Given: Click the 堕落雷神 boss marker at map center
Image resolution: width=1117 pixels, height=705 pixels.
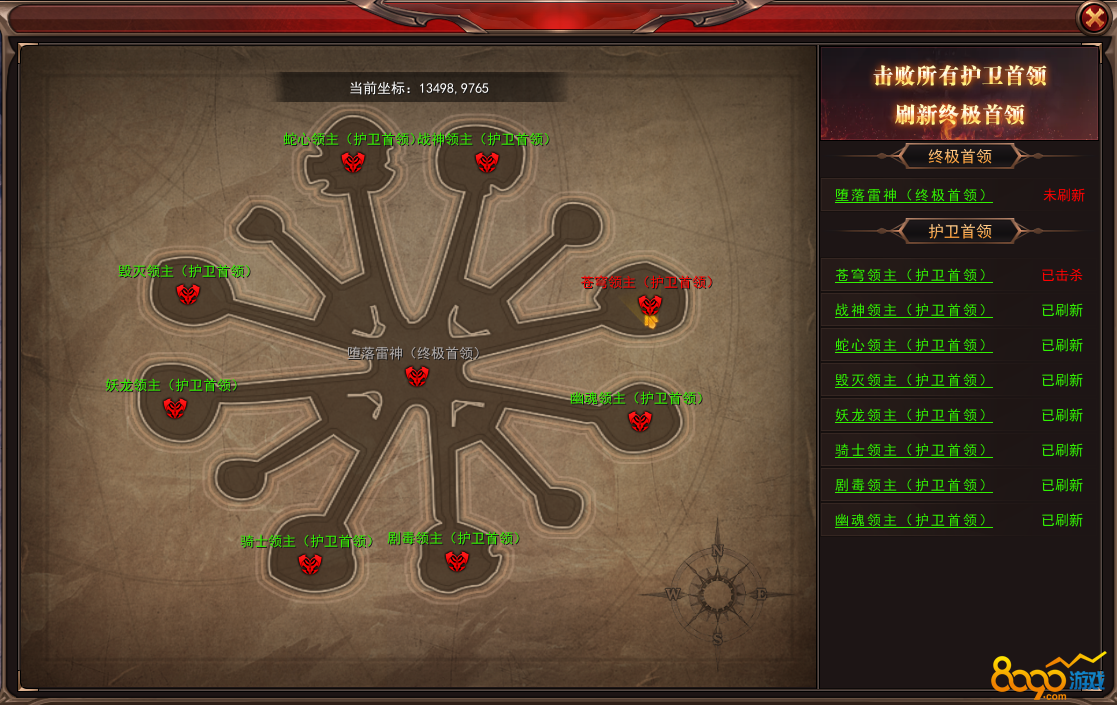Looking at the screenshot, I should [417, 376].
